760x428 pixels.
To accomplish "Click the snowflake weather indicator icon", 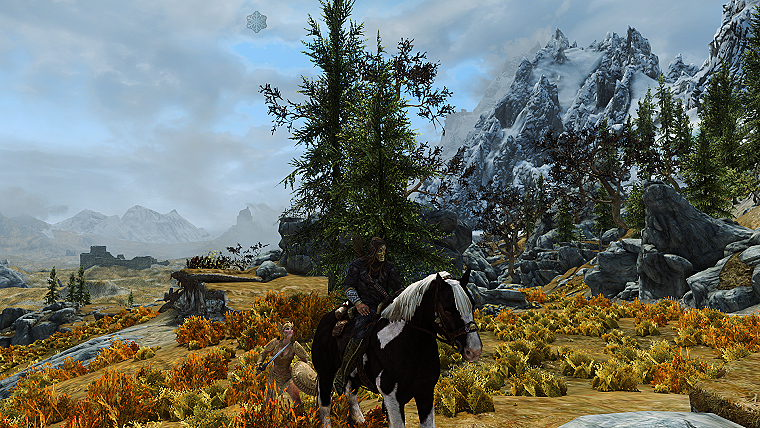I will (x=257, y=21).
